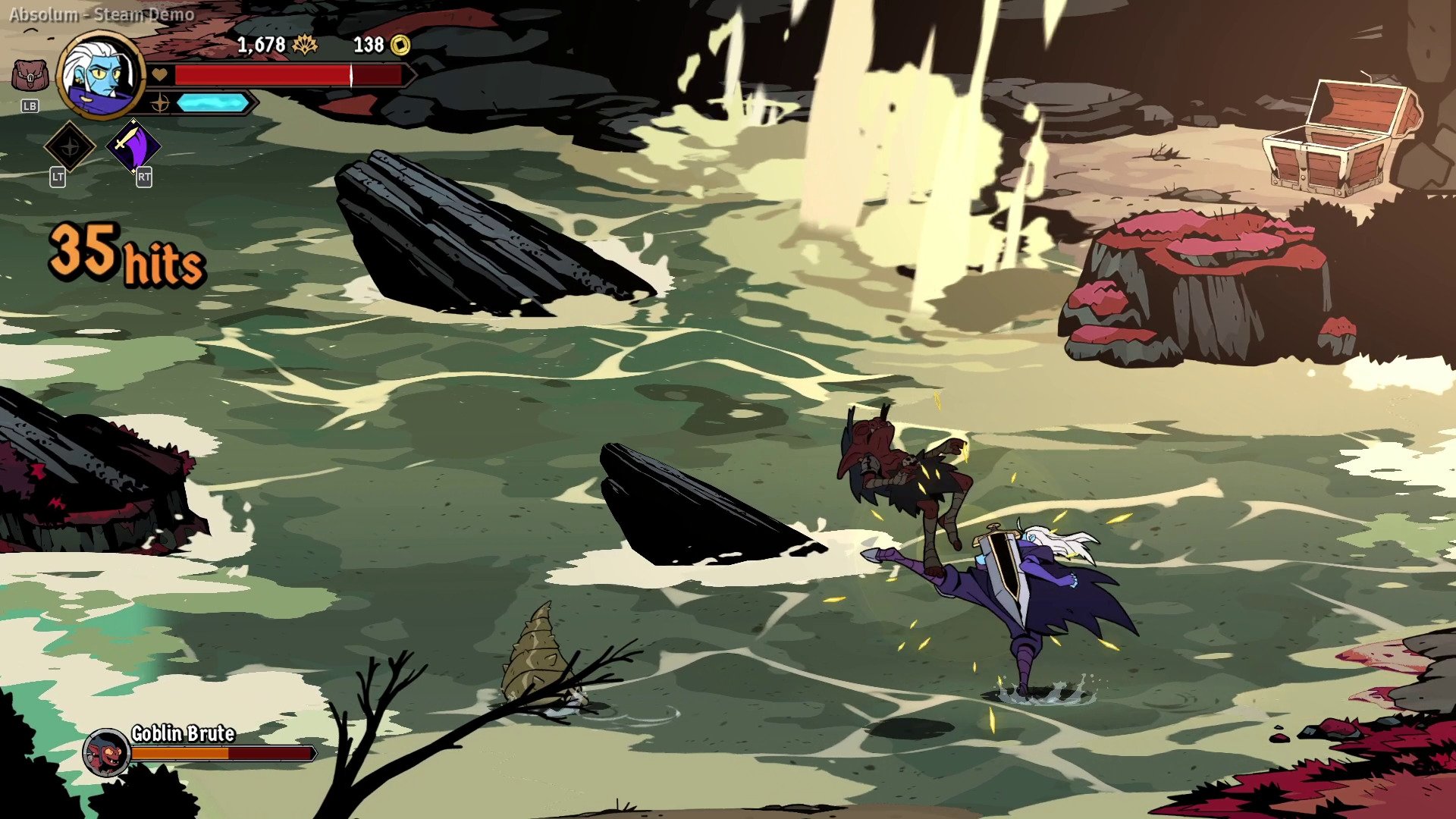Select the dark compass ability slot
1456x819 pixels.
pos(70,146)
